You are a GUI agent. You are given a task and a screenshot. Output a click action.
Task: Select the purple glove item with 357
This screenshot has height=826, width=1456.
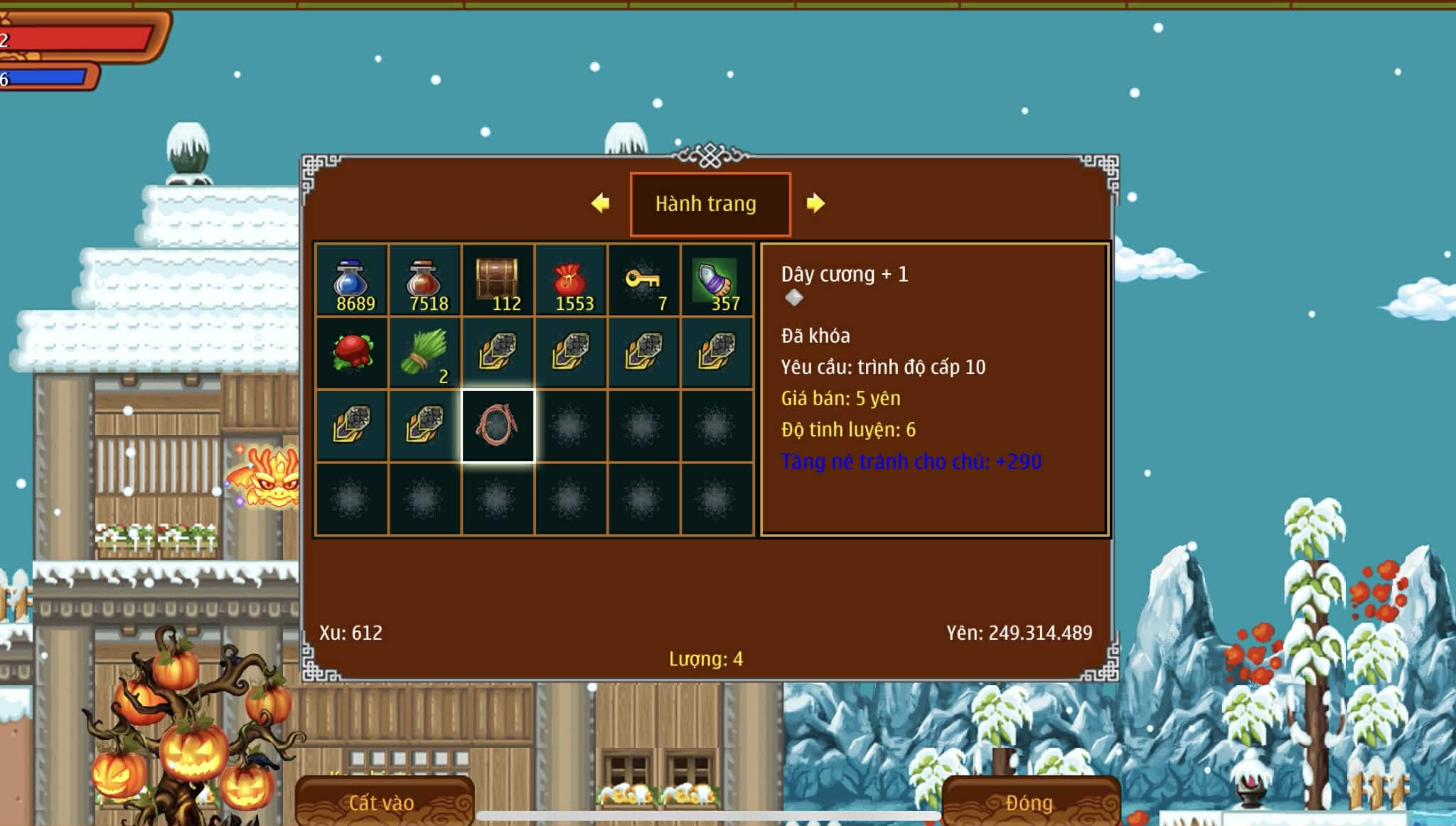[x=717, y=281]
